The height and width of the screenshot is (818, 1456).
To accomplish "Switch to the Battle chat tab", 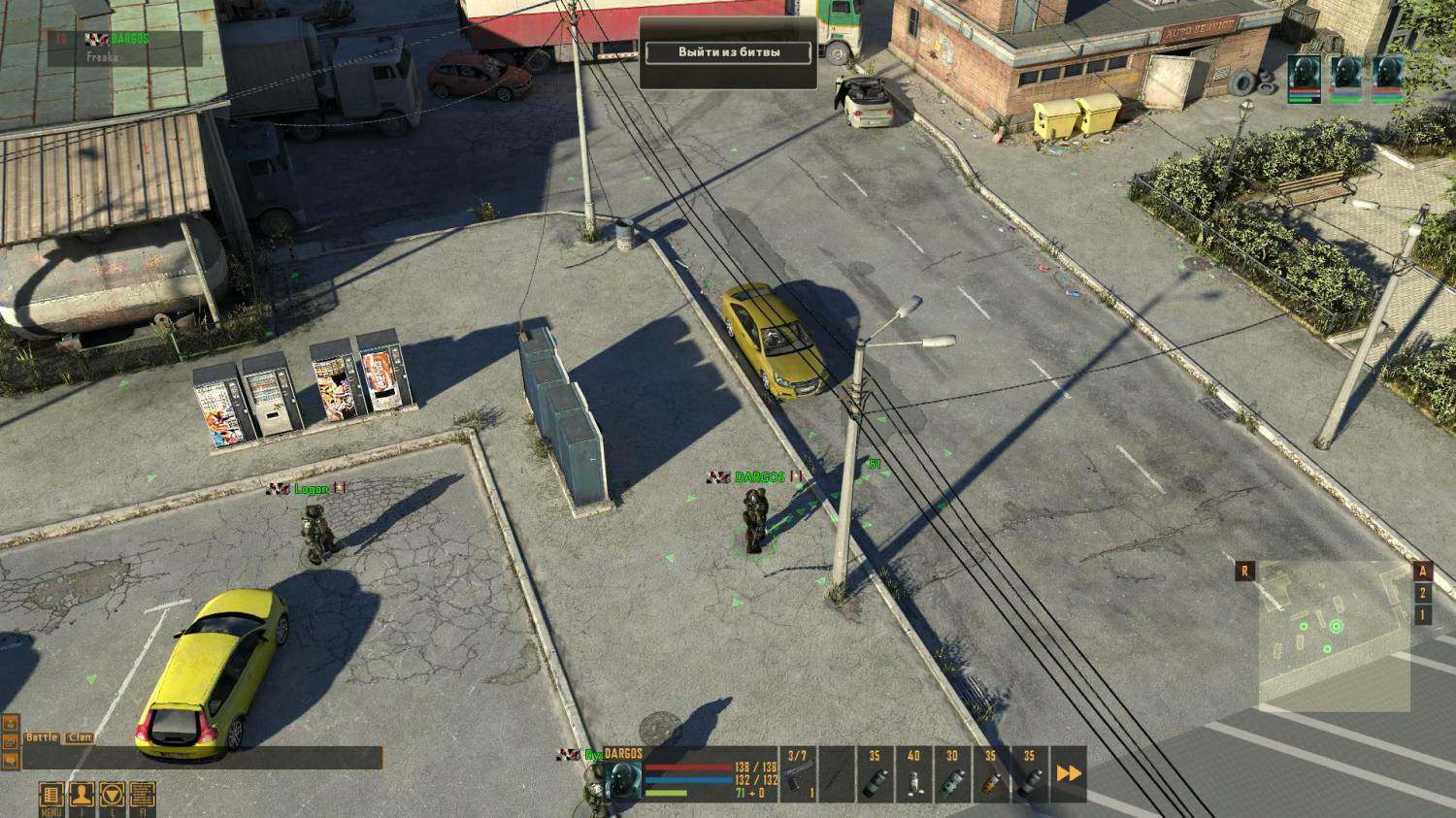I will pyautogui.click(x=42, y=737).
